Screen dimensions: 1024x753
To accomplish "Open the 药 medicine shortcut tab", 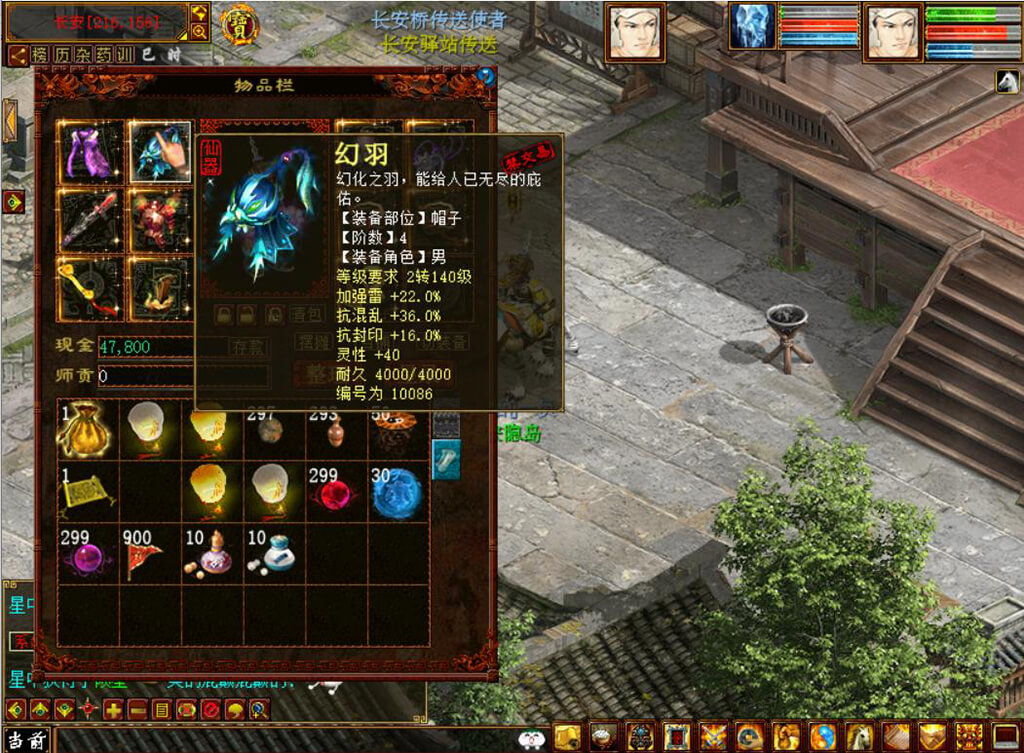I will 104,55.
